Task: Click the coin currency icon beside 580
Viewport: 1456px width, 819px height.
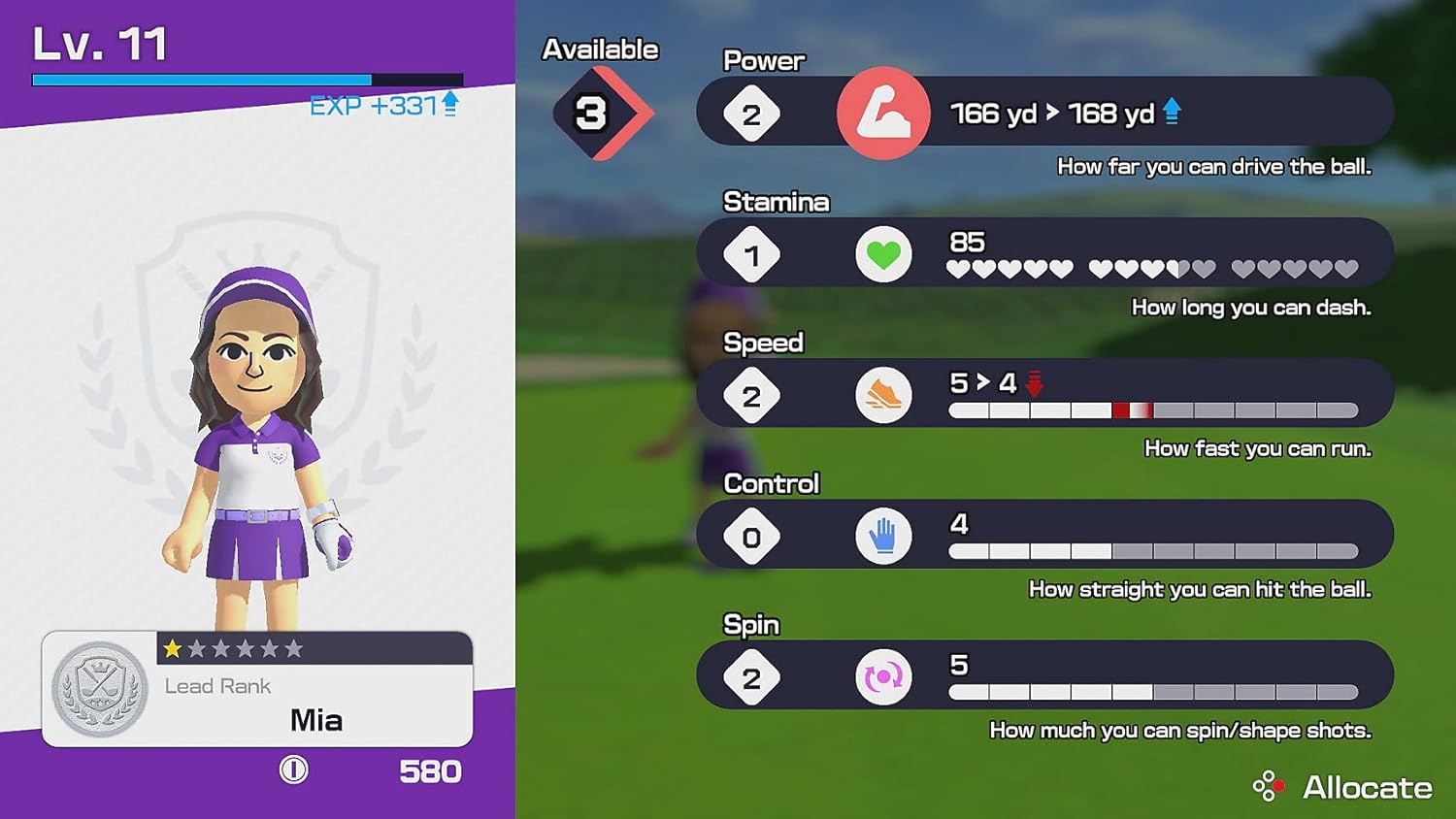Action: pos(292,771)
